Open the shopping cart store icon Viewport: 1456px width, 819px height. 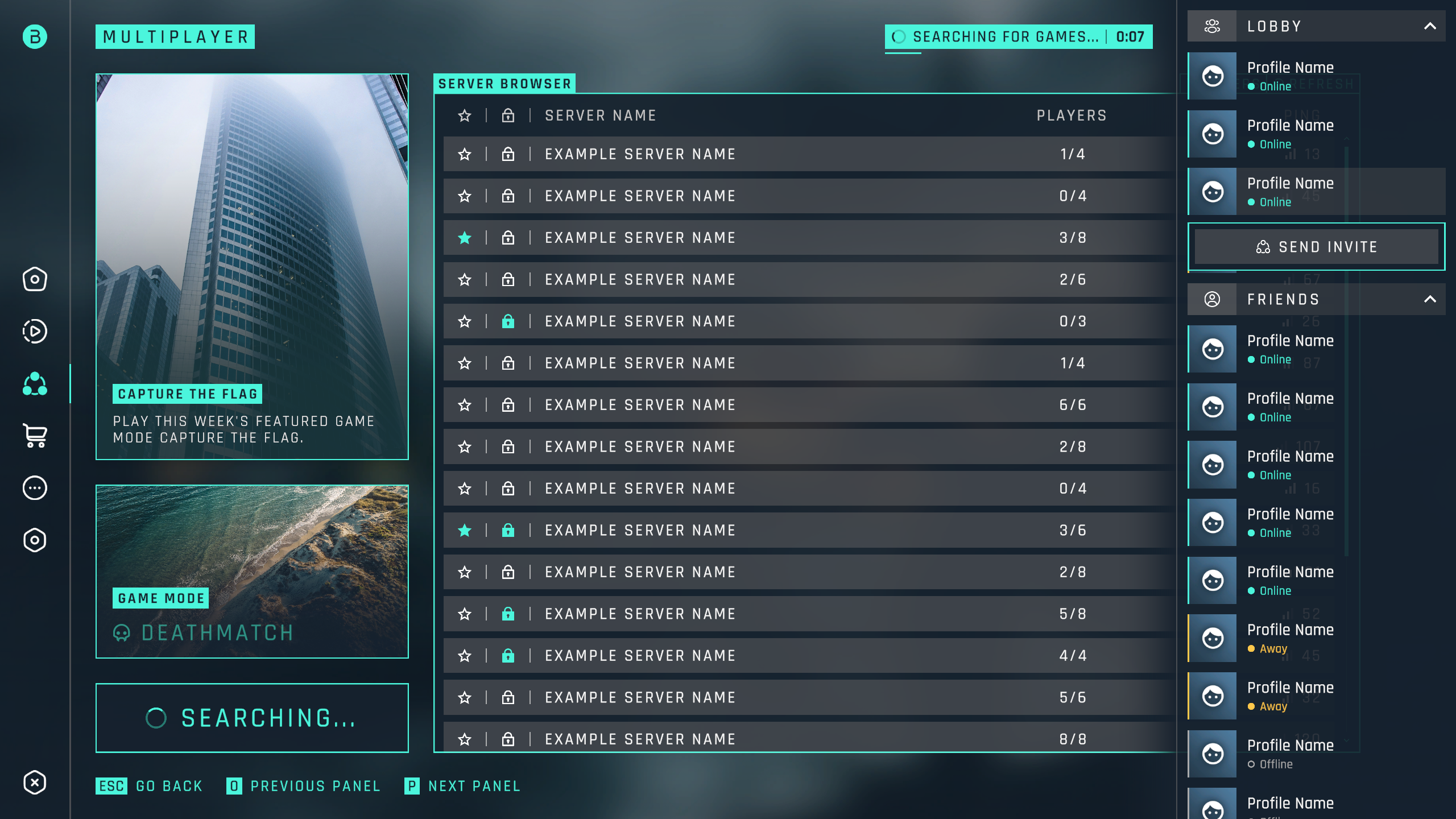35,436
